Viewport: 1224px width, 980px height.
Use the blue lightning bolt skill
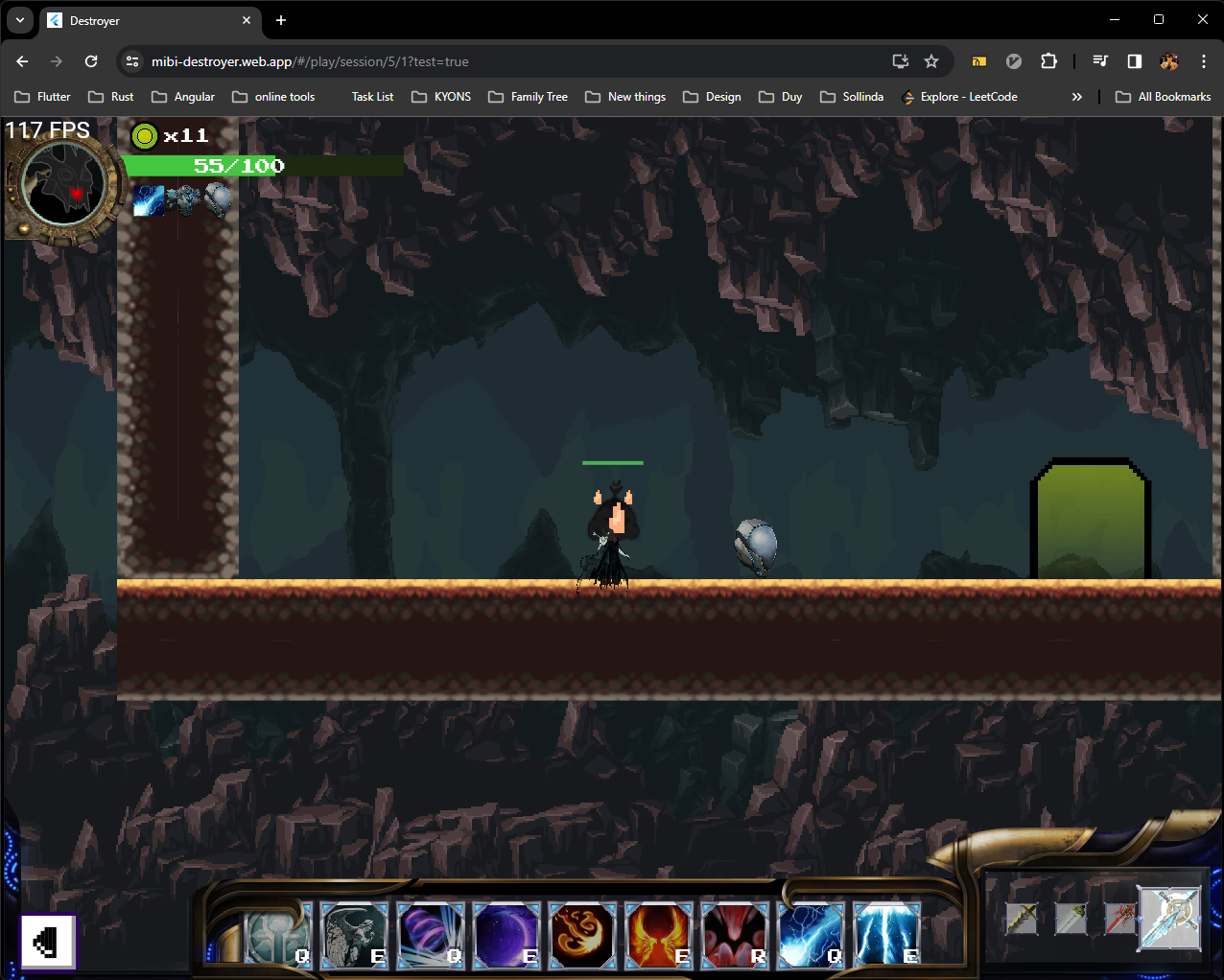[811, 934]
